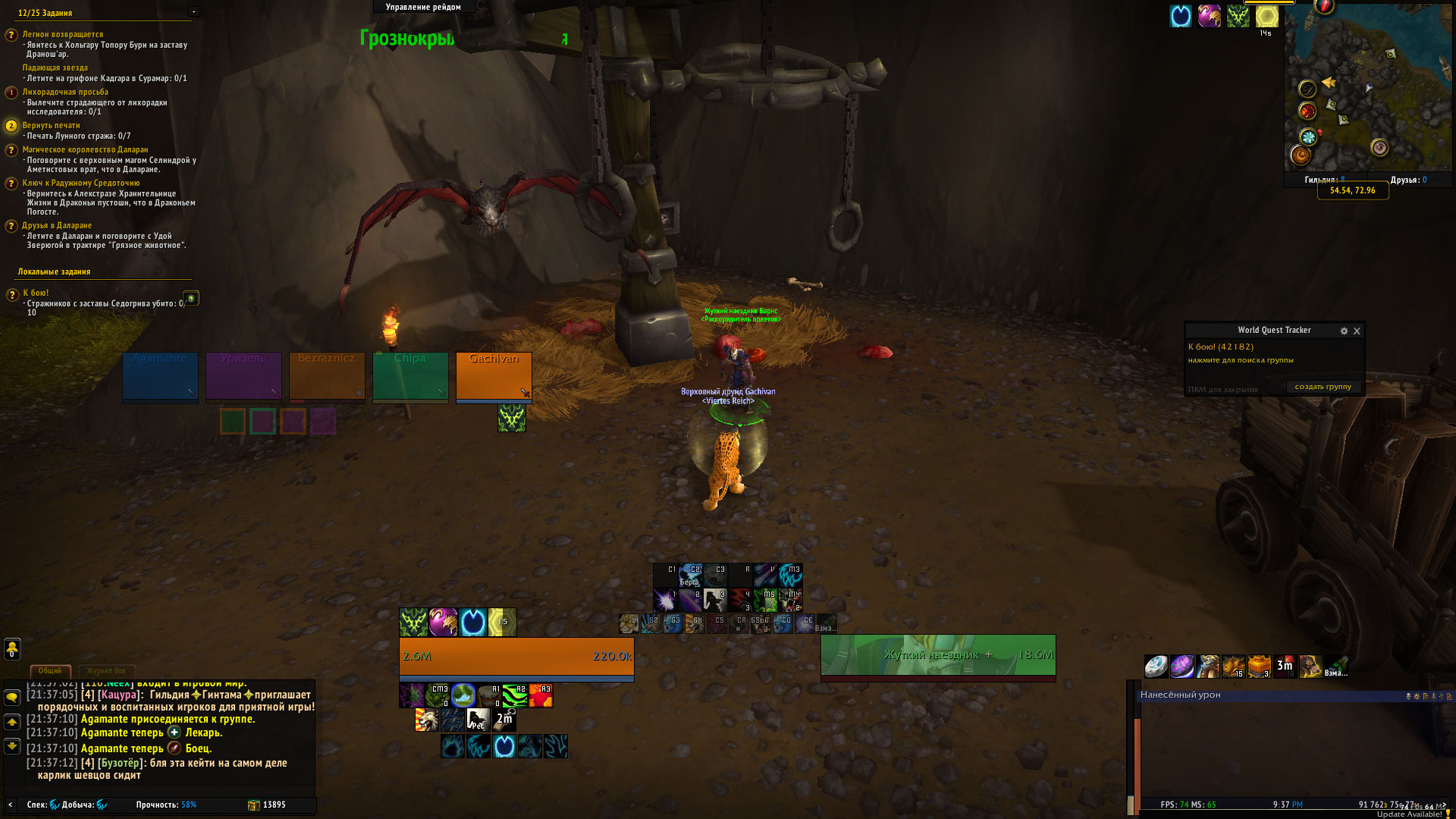Use the flaming red ability labeled A3

(541, 695)
